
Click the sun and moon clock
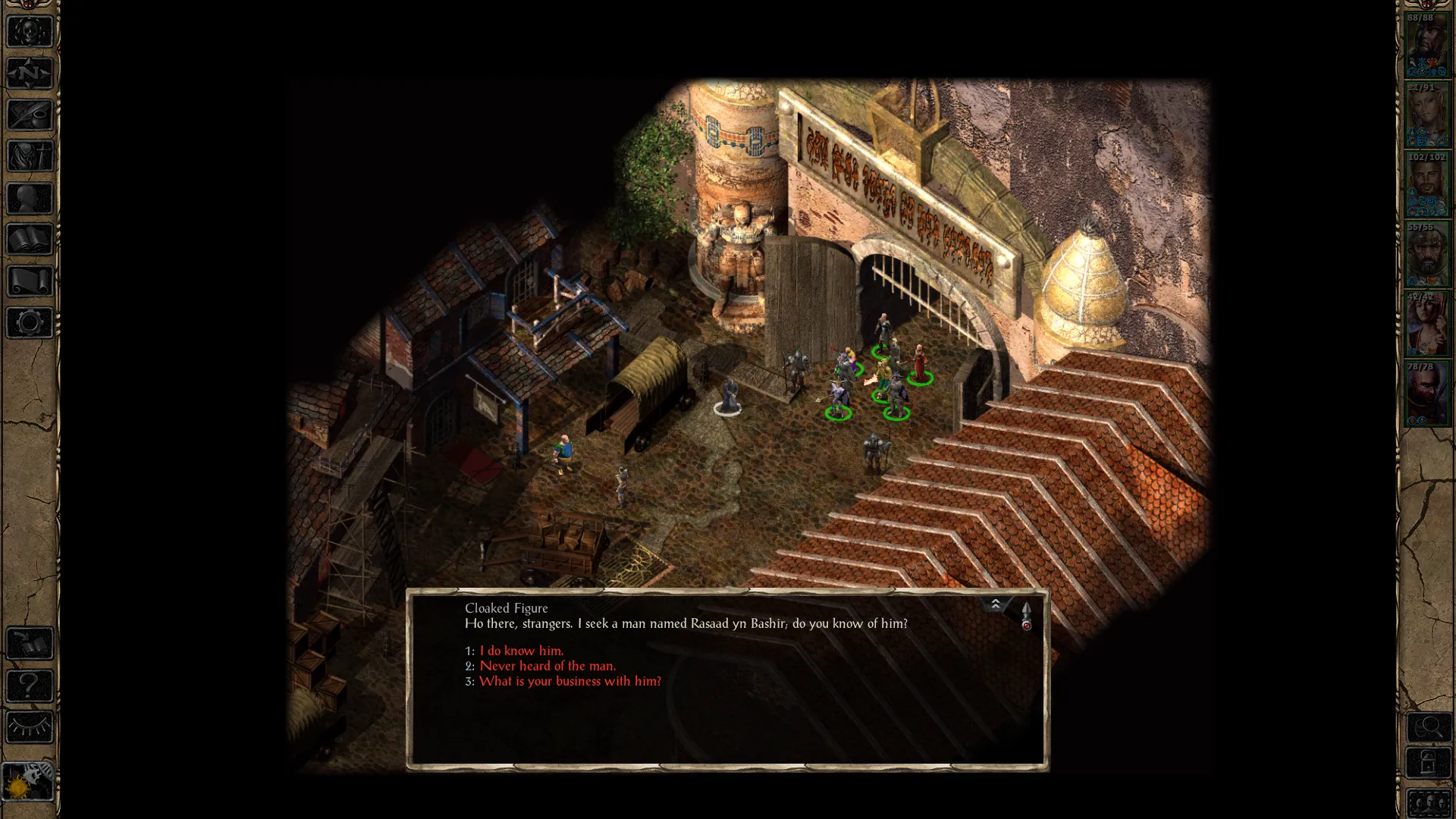click(x=28, y=781)
